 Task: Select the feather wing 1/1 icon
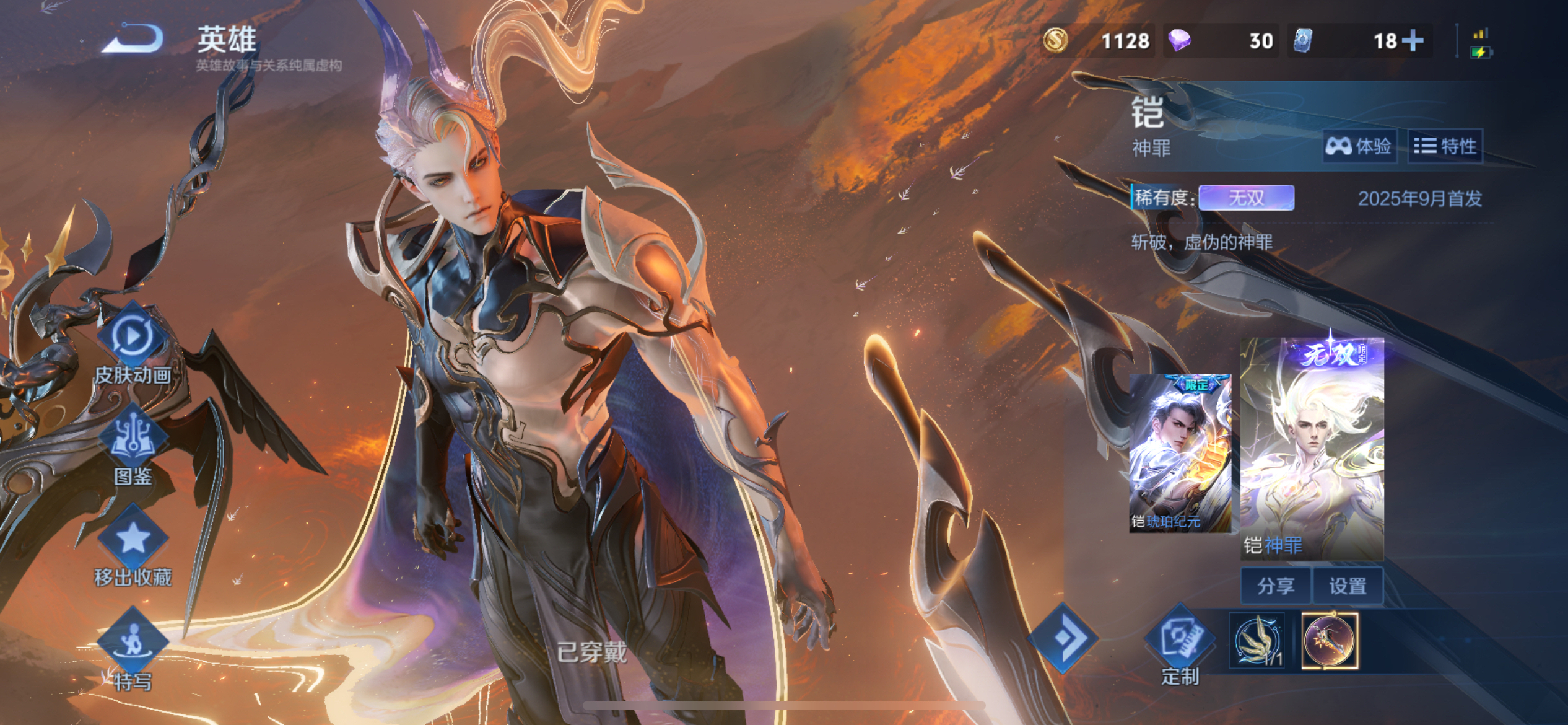[x=1257, y=641]
